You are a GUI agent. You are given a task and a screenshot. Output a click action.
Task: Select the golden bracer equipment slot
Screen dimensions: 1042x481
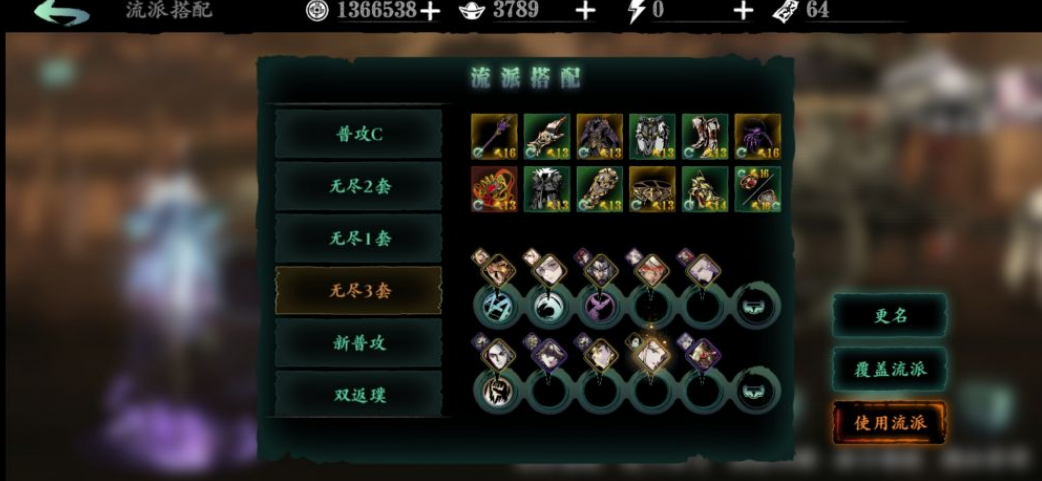coord(599,189)
